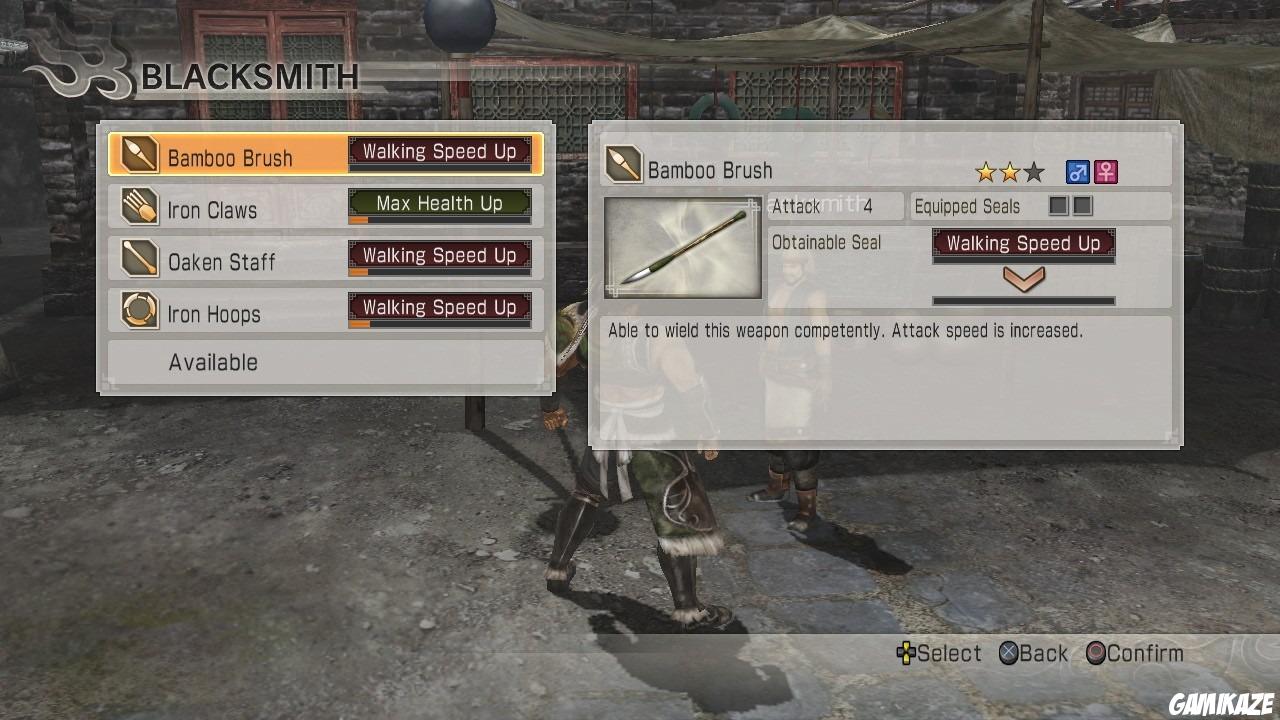Click the Bamboo Brush weapon icon
Viewport: 1280px width, 720px height.
point(140,155)
